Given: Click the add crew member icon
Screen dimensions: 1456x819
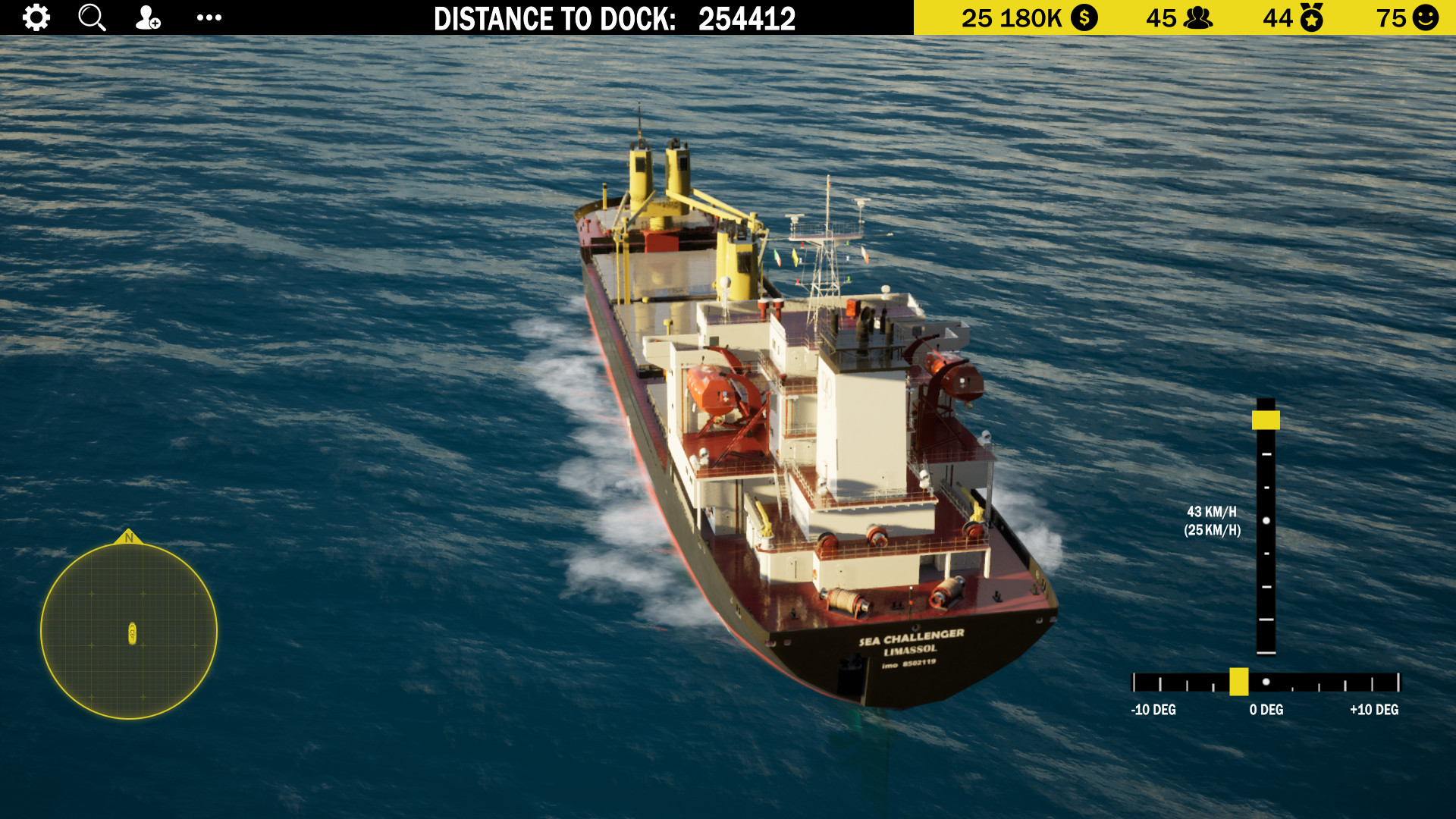Looking at the screenshot, I should [147, 17].
